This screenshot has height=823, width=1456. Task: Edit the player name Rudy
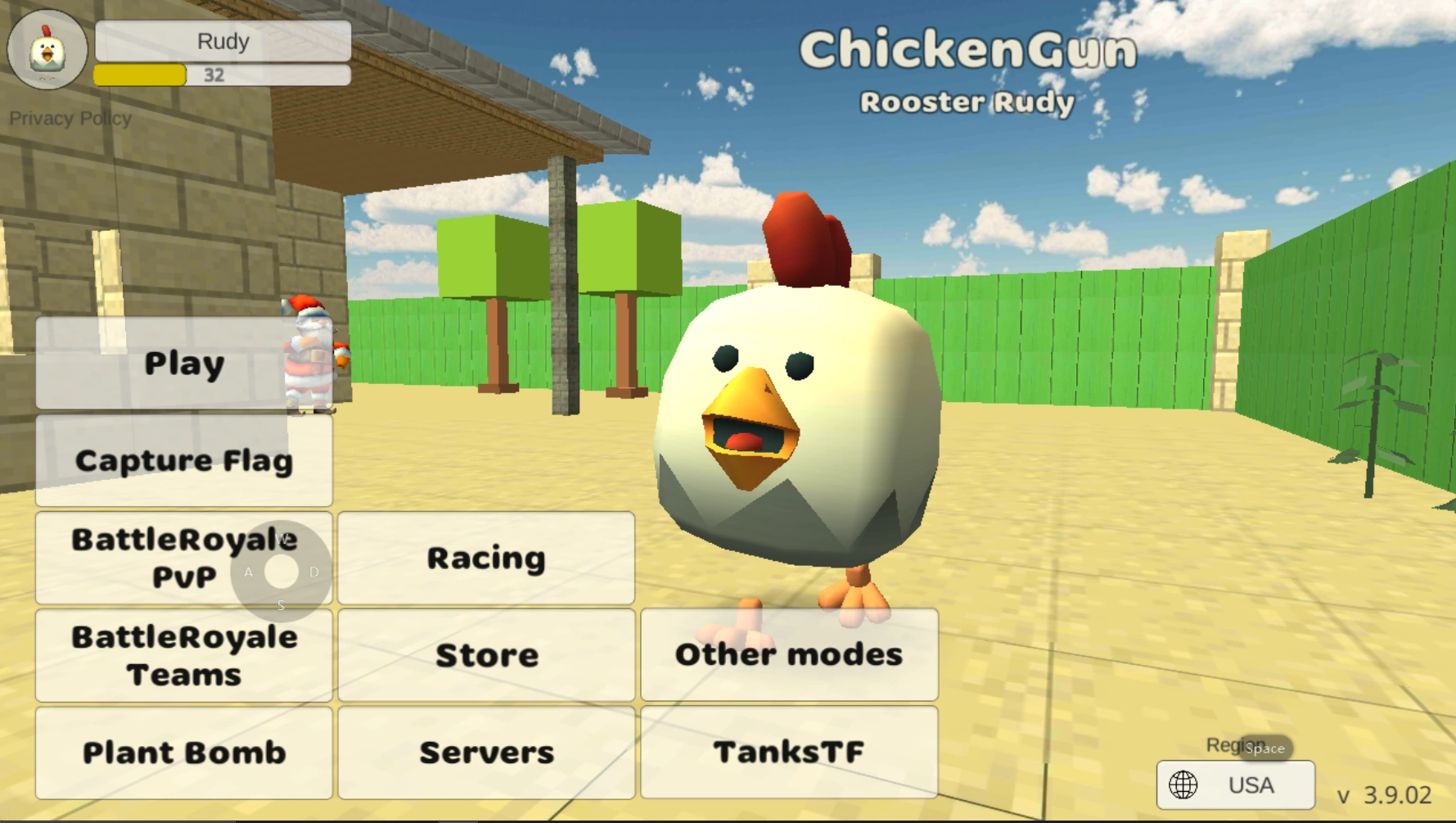[223, 41]
